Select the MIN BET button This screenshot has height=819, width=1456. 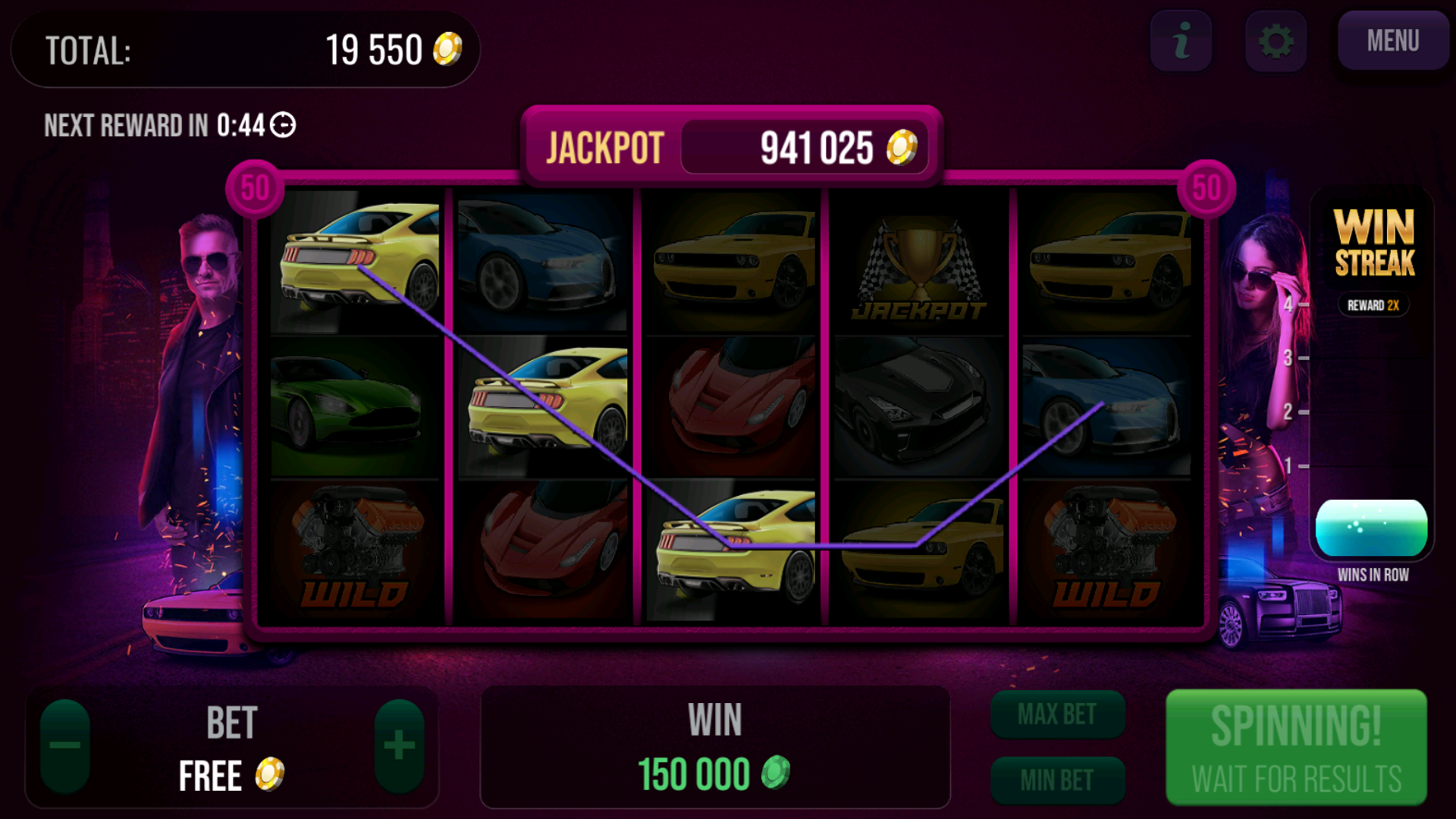[x=1057, y=780]
